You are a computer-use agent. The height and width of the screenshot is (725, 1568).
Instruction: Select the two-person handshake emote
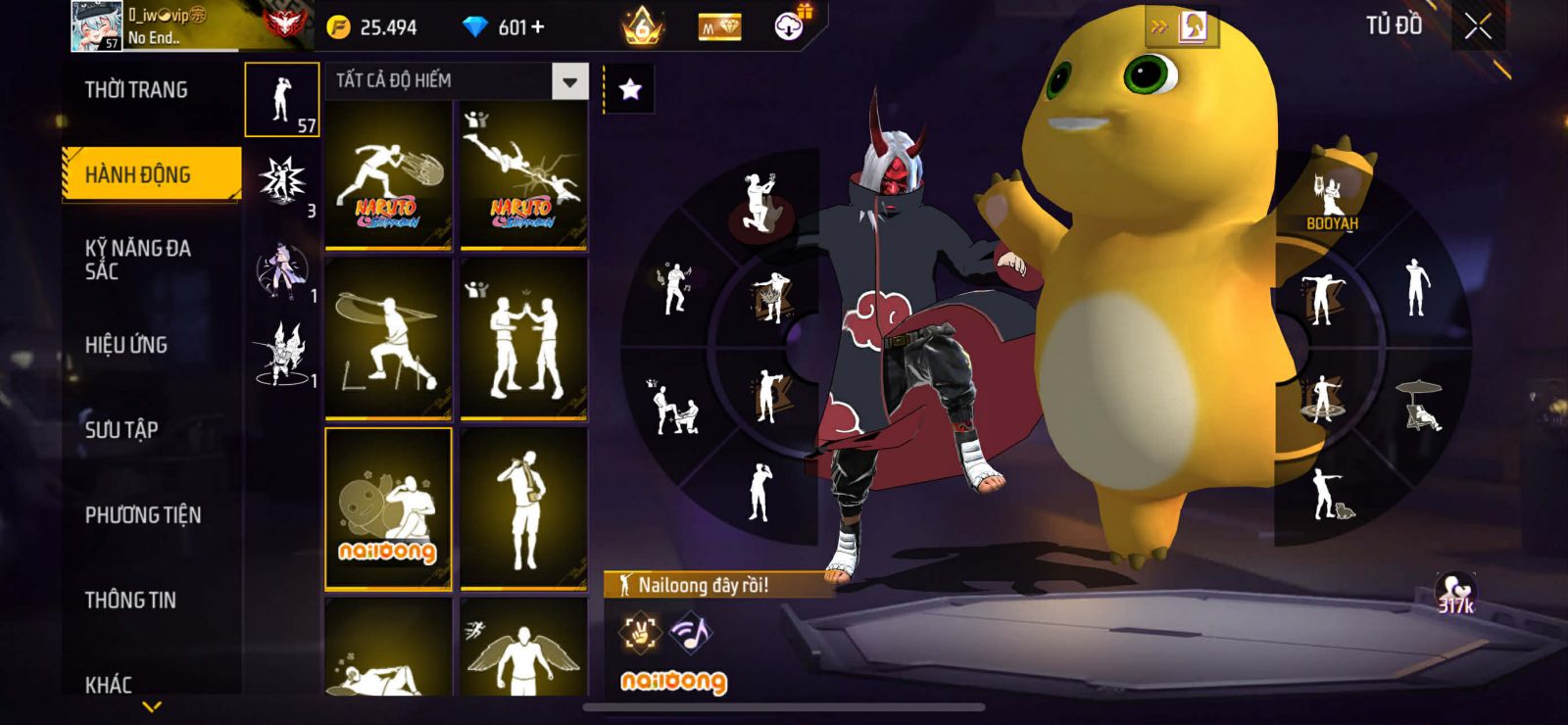[x=523, y=337]
